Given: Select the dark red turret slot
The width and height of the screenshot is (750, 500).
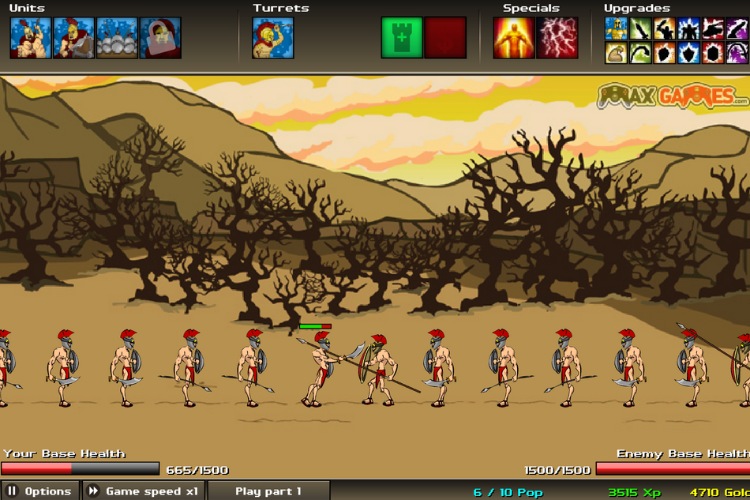Looking at the screenshot, I should pyautogui.click(x=445, y=38).
